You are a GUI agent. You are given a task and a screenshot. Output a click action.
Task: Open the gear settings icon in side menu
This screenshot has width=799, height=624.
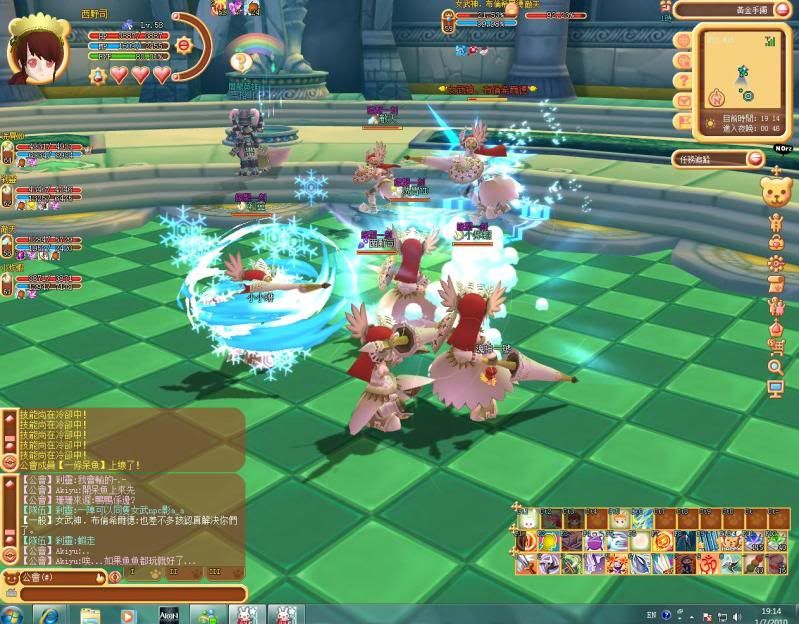pyautogui.click(x=776, y=263)
